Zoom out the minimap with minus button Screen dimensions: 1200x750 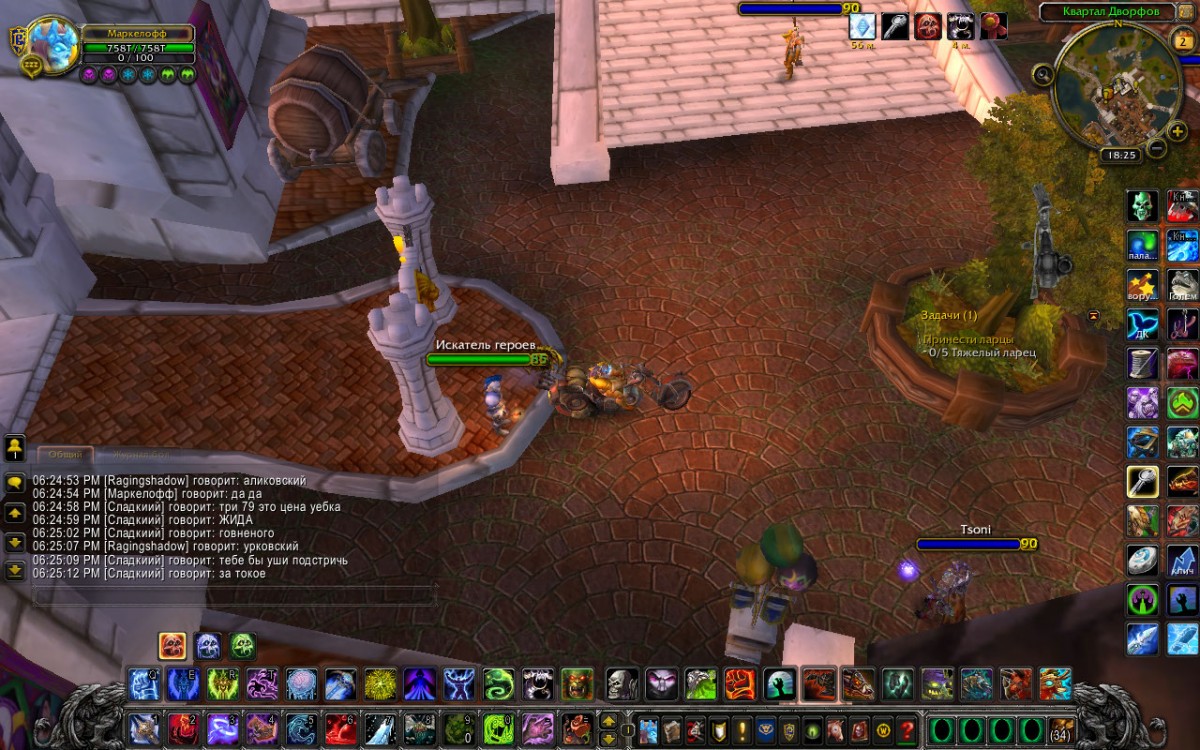point(1156,150)
